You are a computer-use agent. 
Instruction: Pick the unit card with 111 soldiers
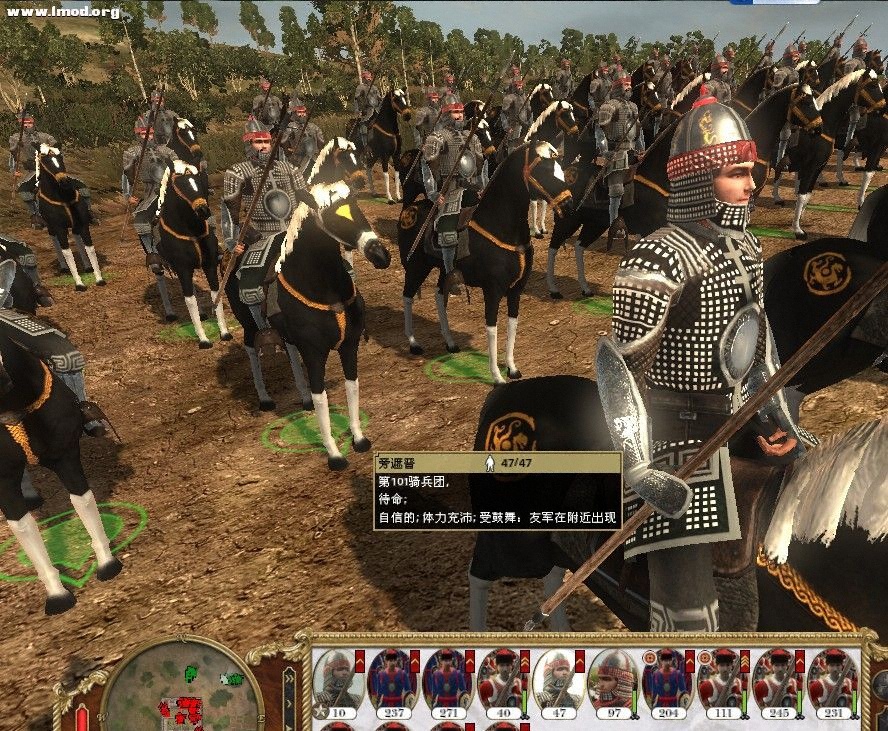(722, 680)
